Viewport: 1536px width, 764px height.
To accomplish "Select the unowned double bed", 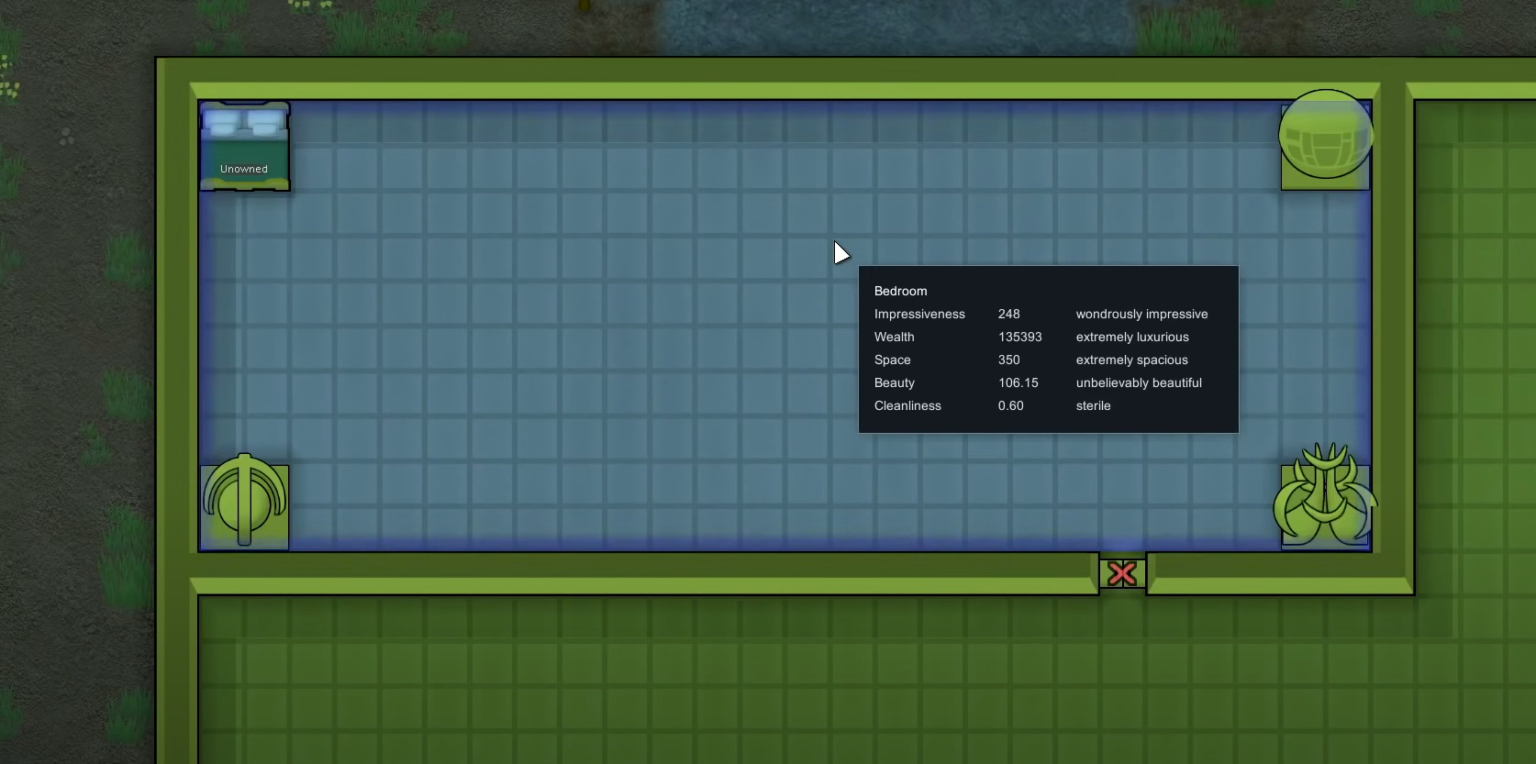I will pyautogui.click(x=244, y=145).
